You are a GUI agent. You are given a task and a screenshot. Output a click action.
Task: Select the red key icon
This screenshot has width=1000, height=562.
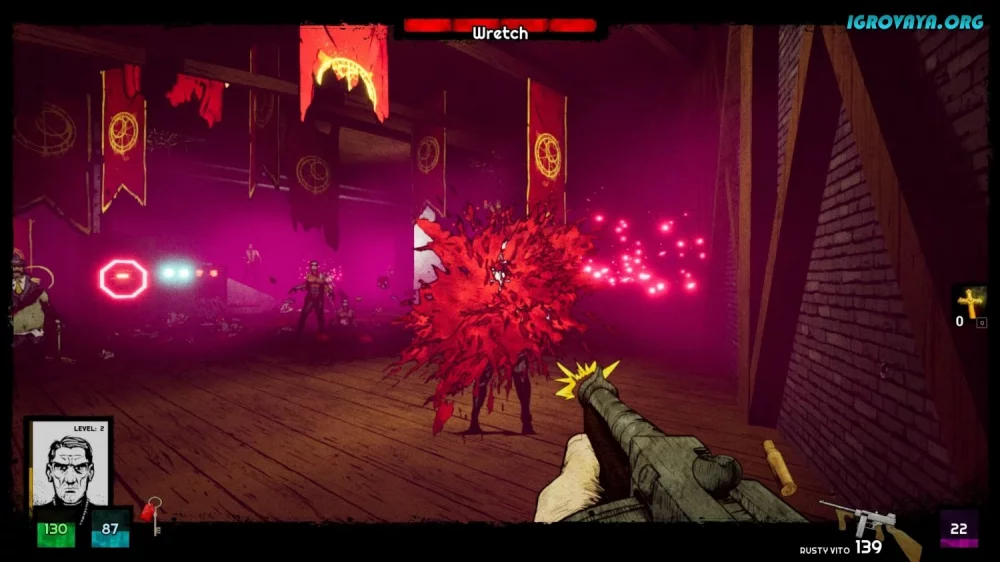click(151, 515)
